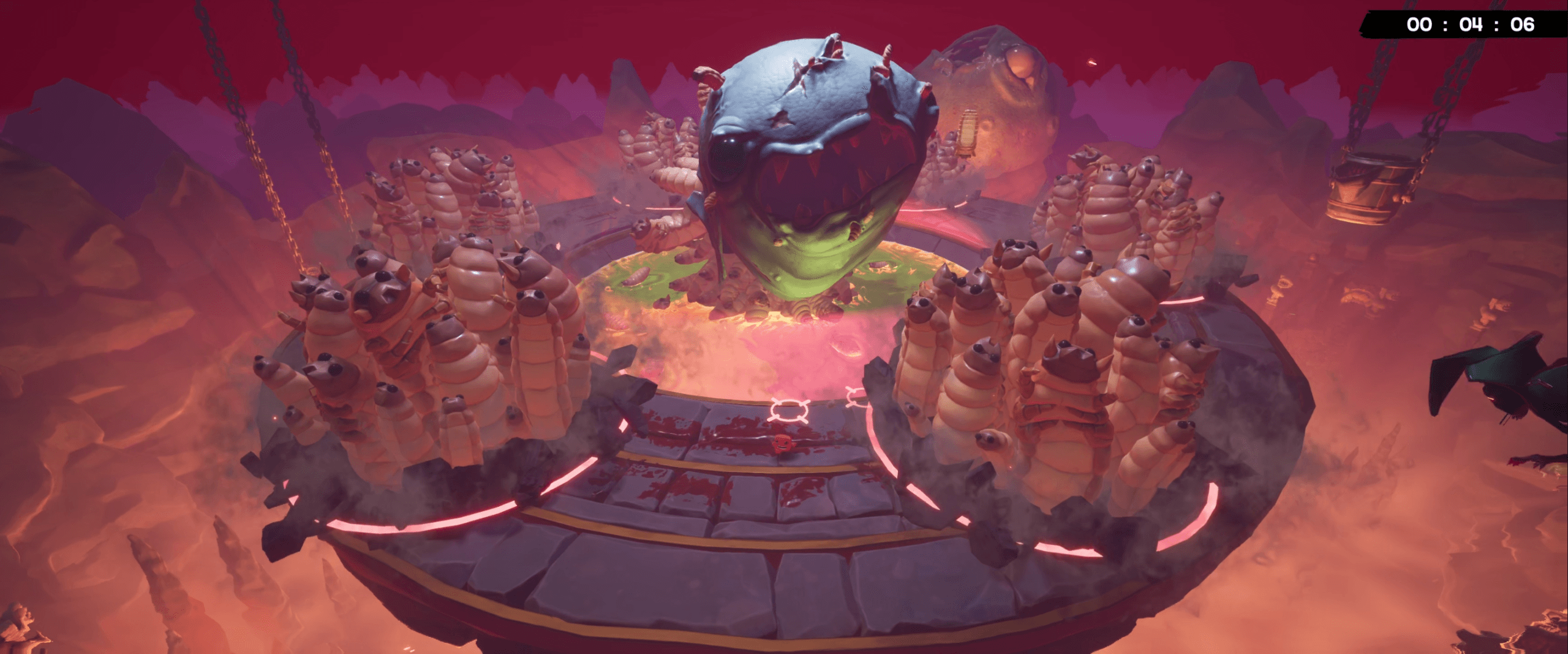Select the glowing lantern in the background
The image size is (1568, 654).
(968, 132)
